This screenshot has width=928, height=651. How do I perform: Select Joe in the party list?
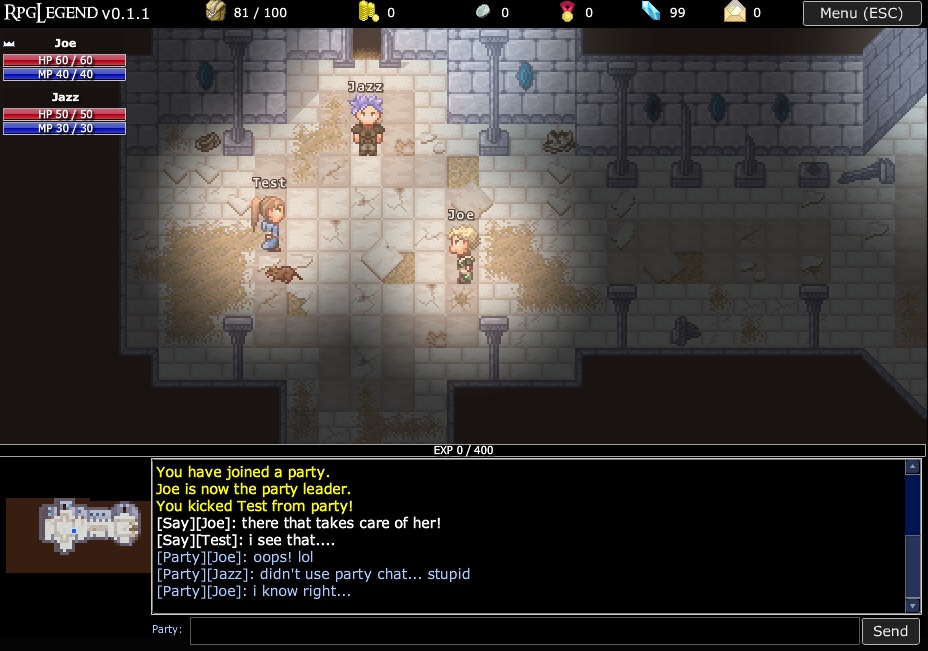(65, 44)
